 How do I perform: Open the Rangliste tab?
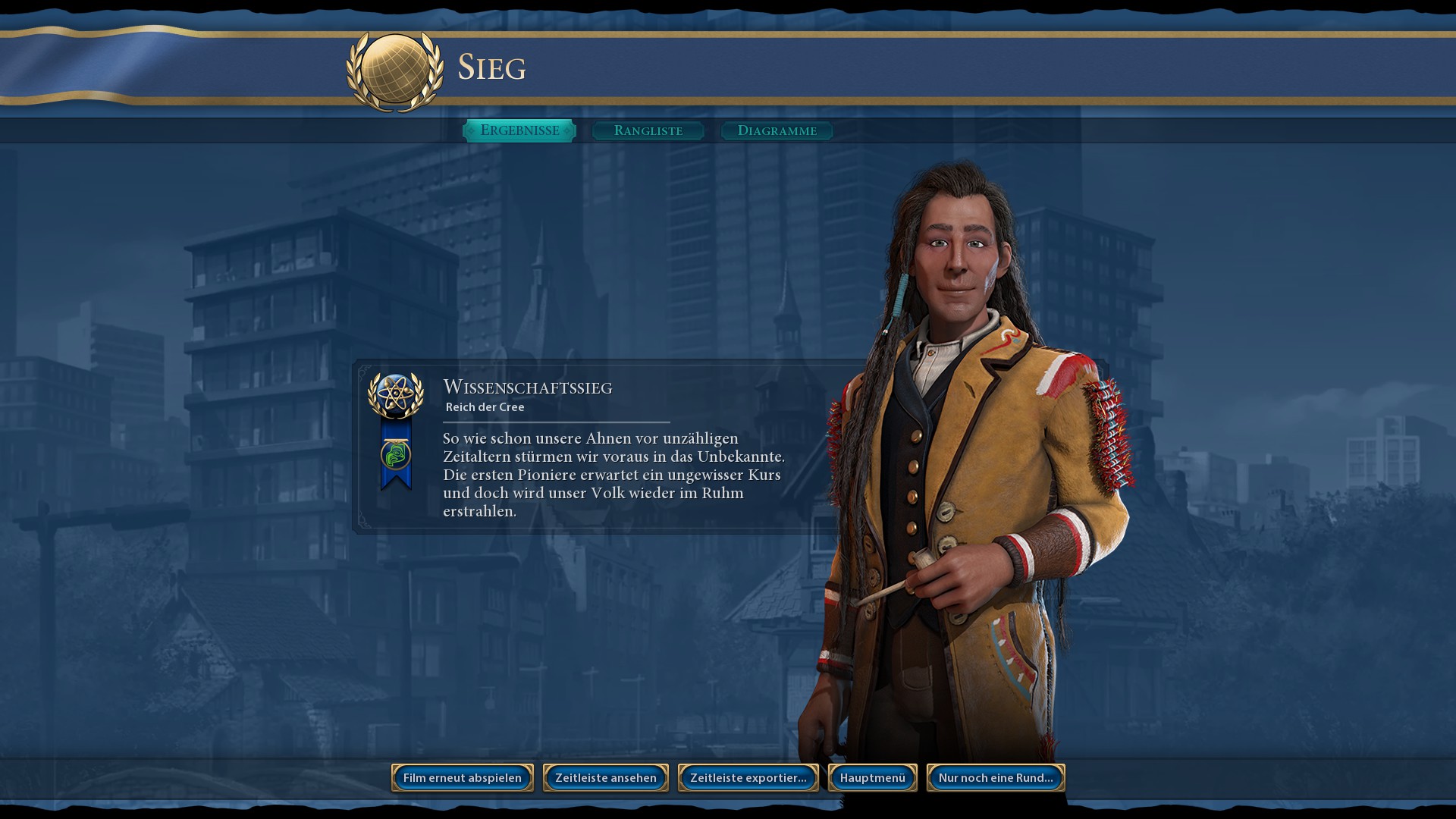tap(648, 130)
